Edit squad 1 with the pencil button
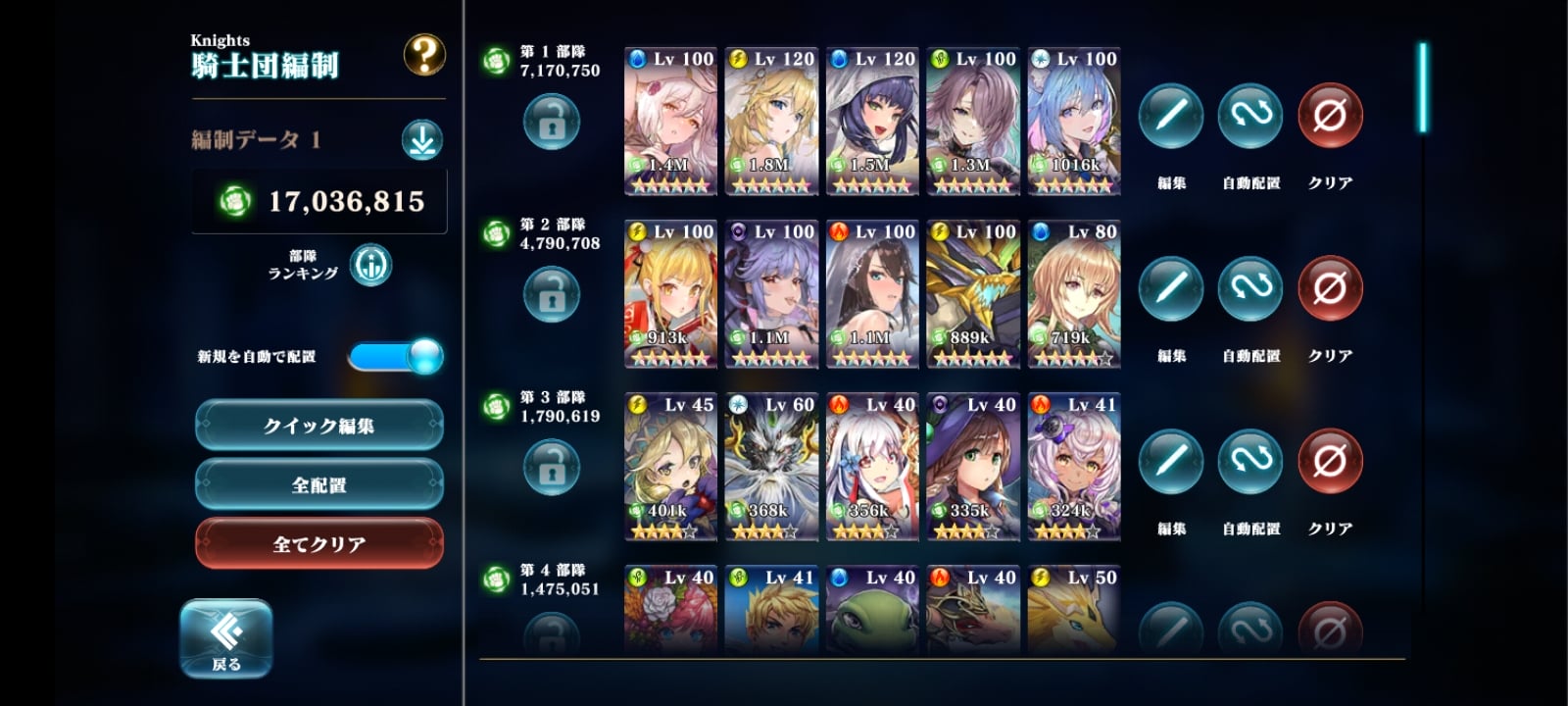This screenshot has height=706, width=1568. pyautogui.click(x=1171, y=117)
